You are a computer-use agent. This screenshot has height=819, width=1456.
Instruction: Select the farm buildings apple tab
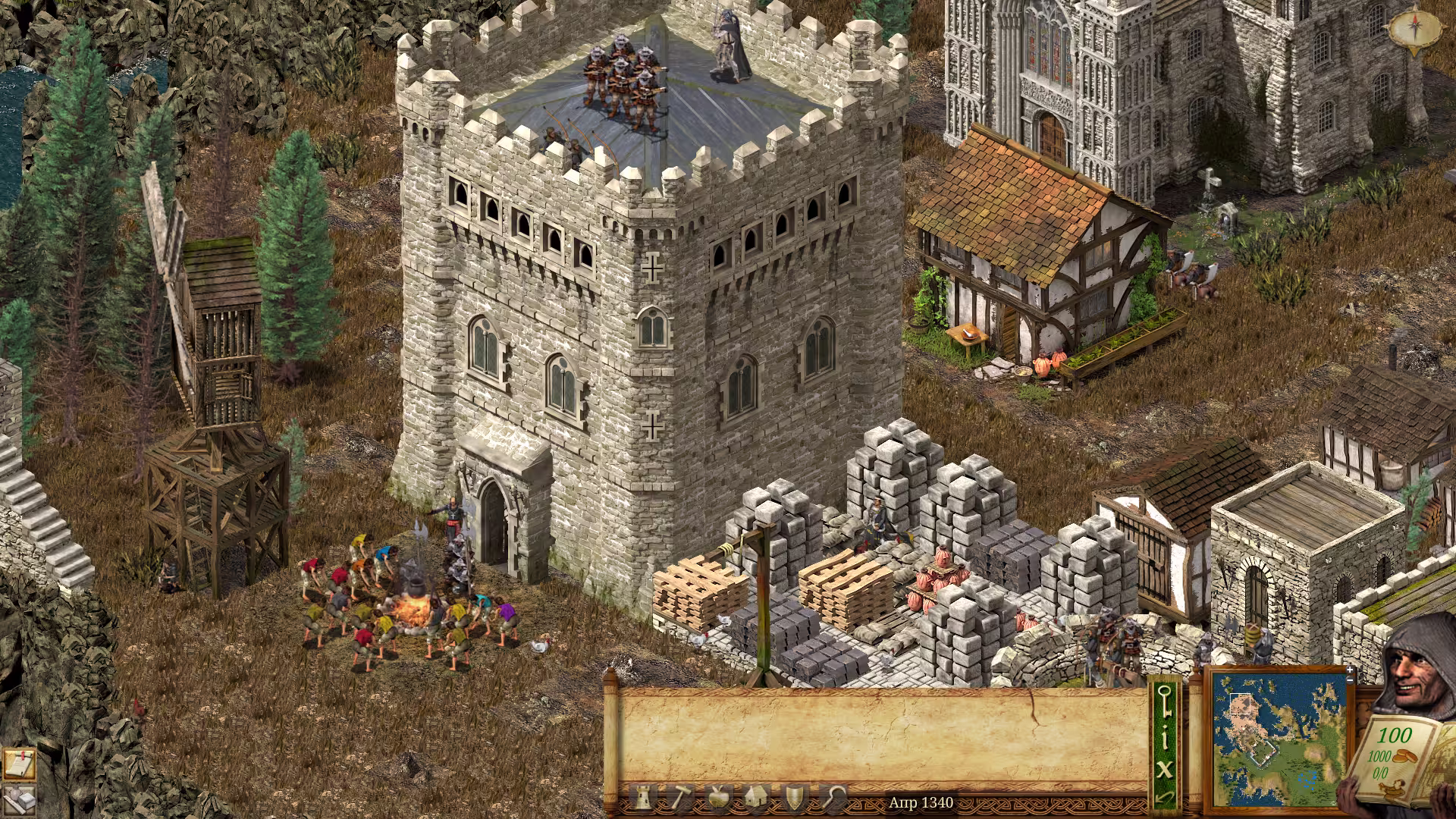click(717, 798)
